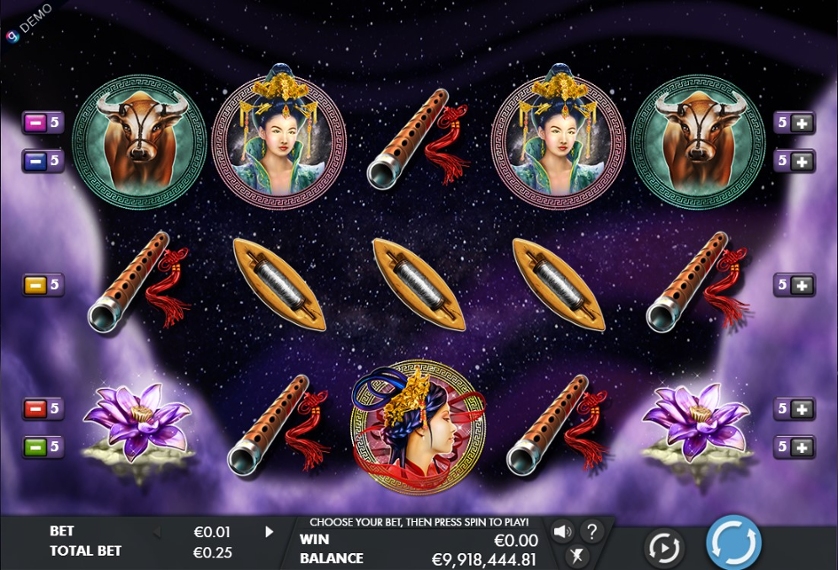Click the red minus payline button

(x=35, y=408)
